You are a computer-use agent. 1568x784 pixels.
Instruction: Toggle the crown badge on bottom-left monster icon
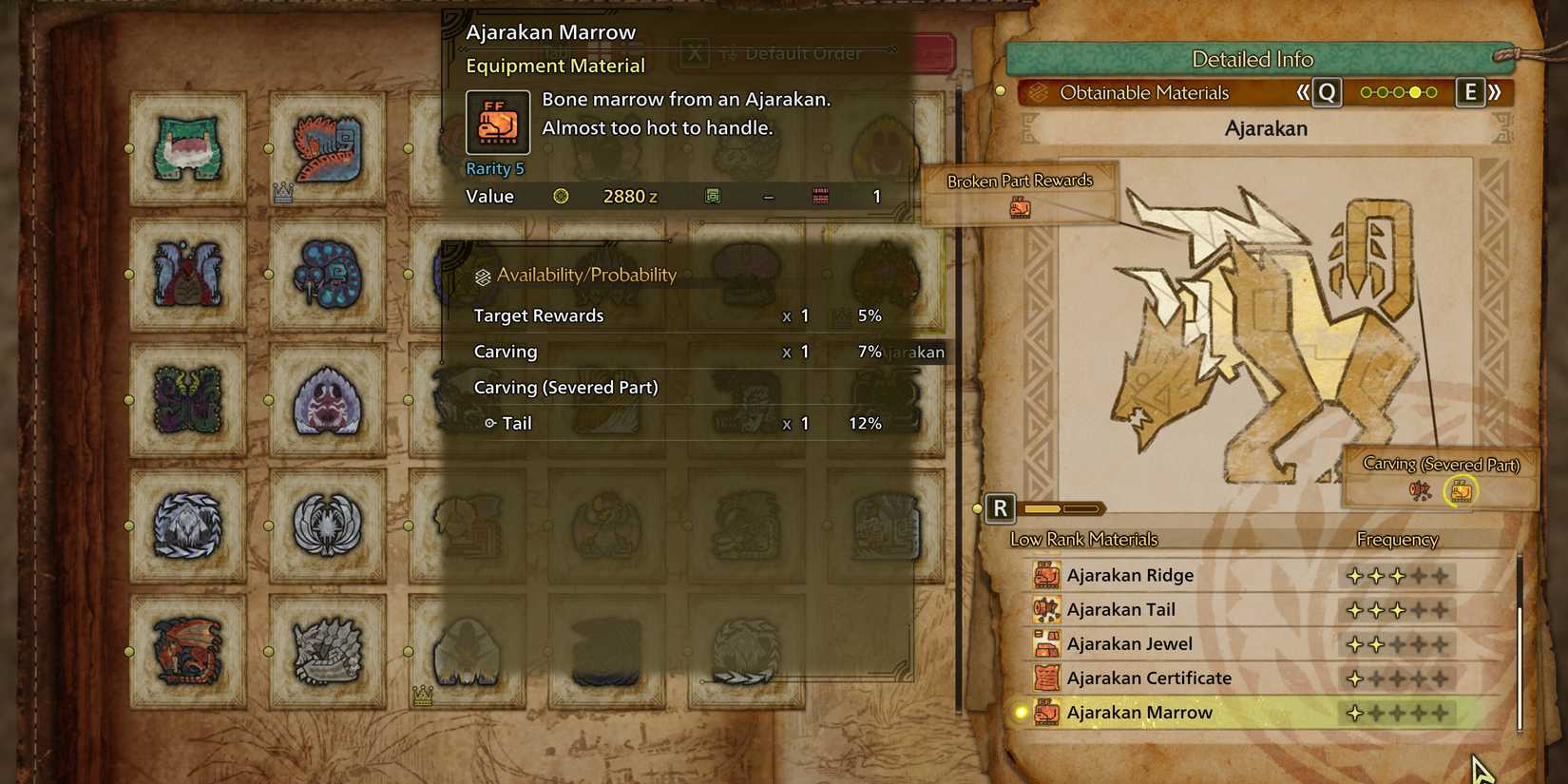pos(422,696)
